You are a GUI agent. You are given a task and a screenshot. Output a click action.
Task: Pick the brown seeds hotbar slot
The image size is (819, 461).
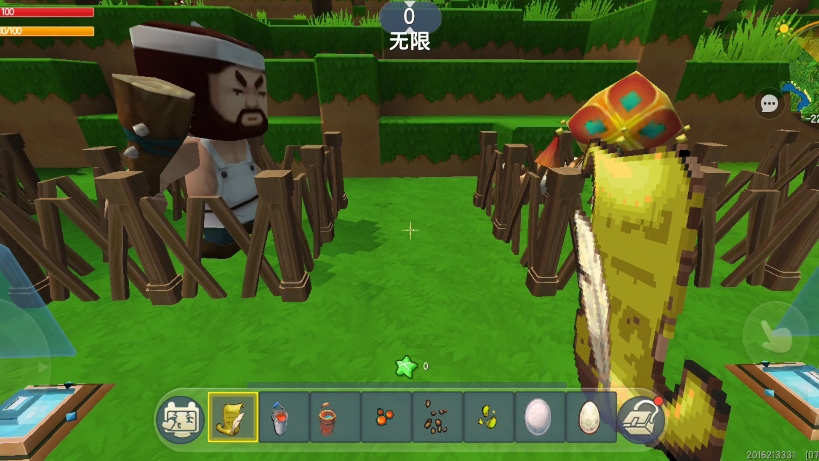[437, 417]
